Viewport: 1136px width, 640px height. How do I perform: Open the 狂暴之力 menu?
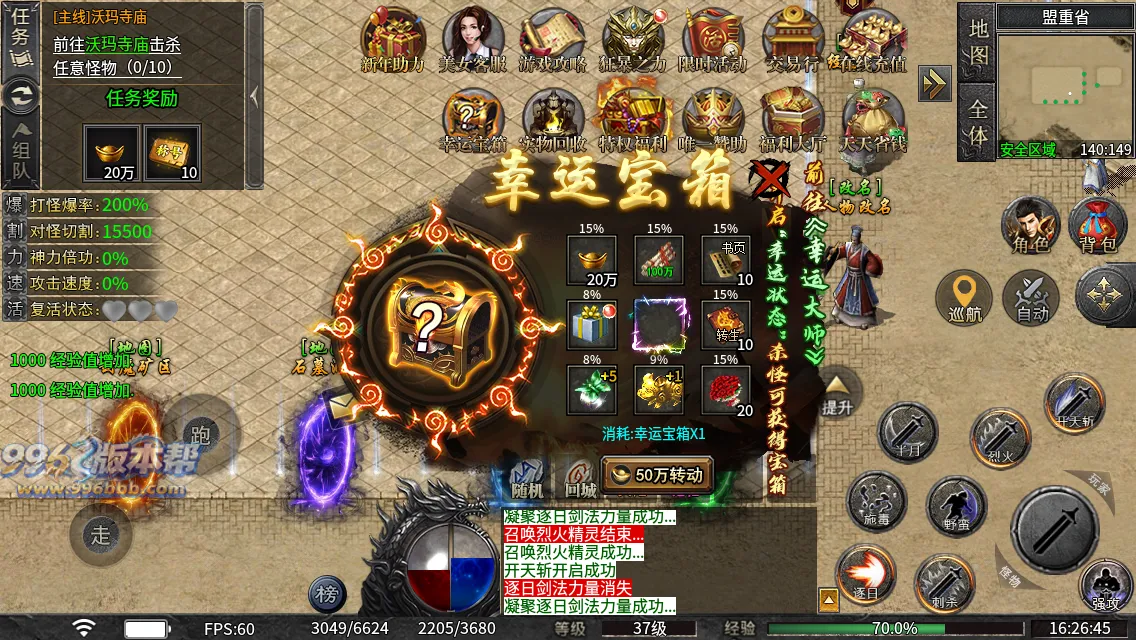pyautogui.click(x=632, y=41)
